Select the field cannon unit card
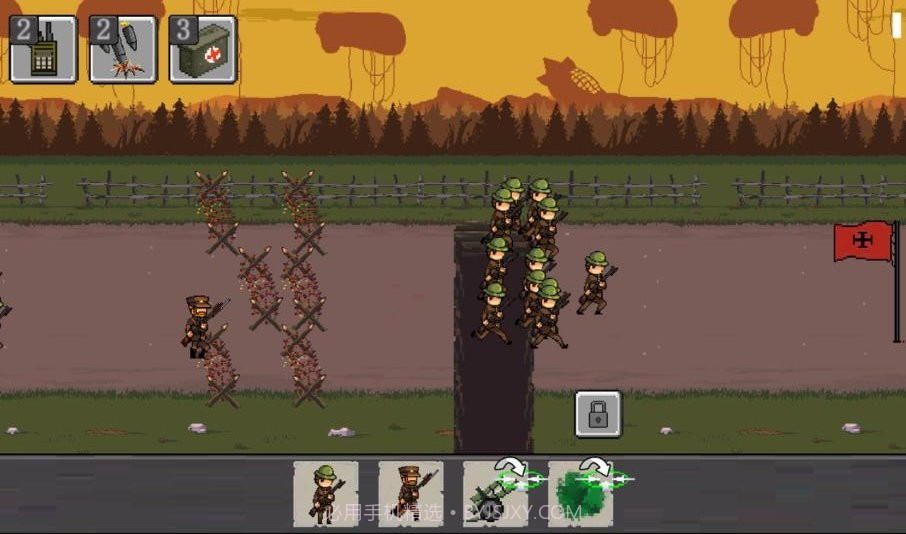 pos(495,493)
